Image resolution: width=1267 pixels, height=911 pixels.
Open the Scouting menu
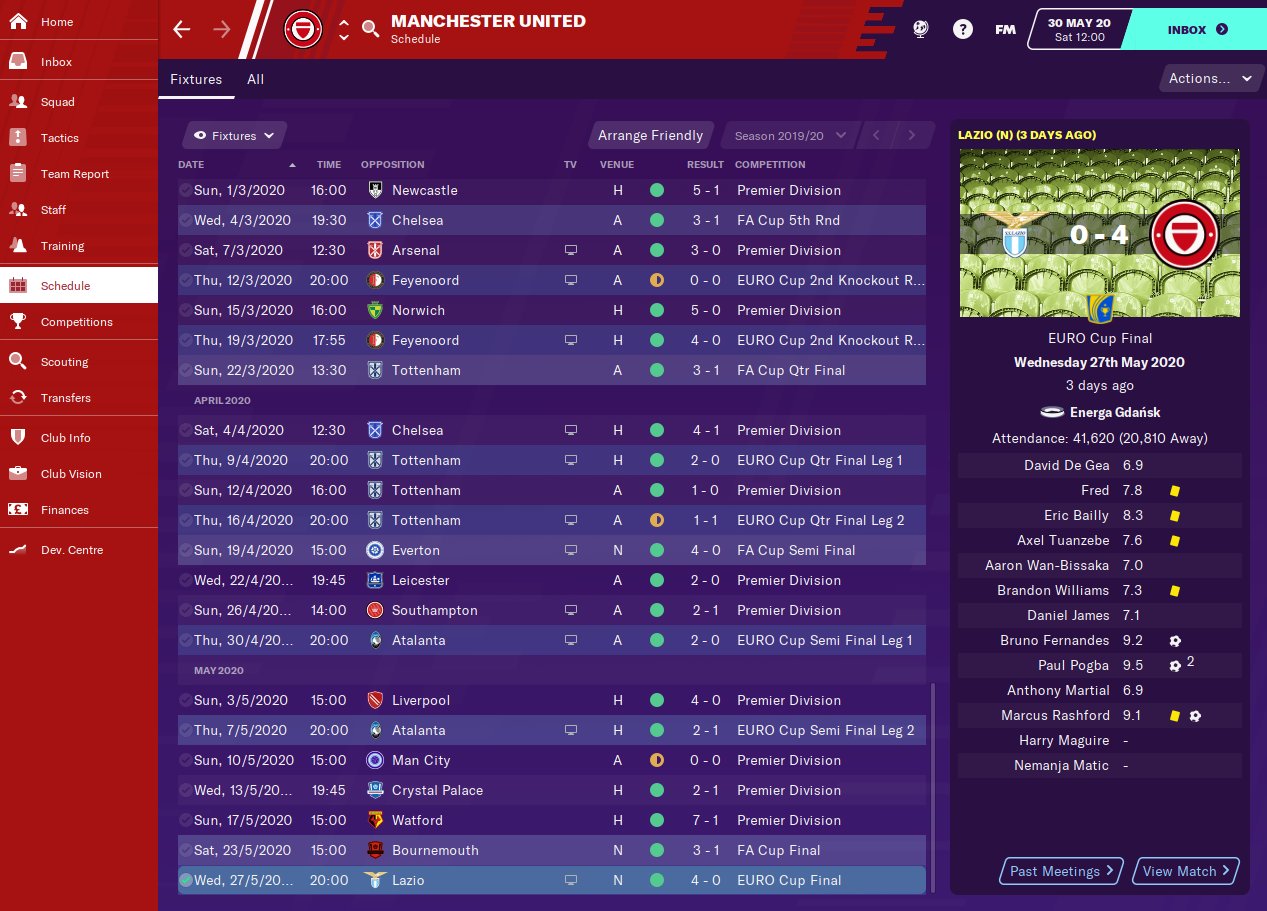pos(64,362)
